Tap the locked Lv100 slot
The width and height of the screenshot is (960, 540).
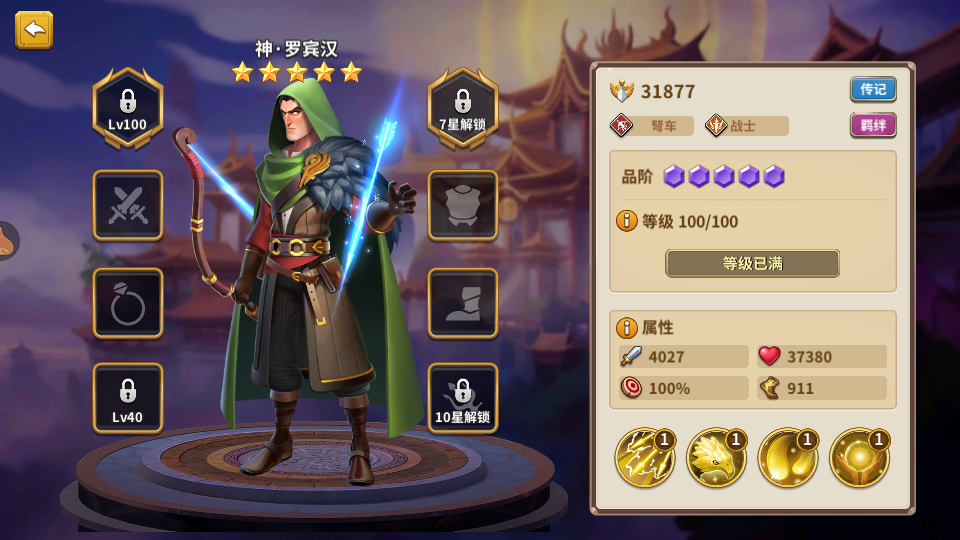128,108
